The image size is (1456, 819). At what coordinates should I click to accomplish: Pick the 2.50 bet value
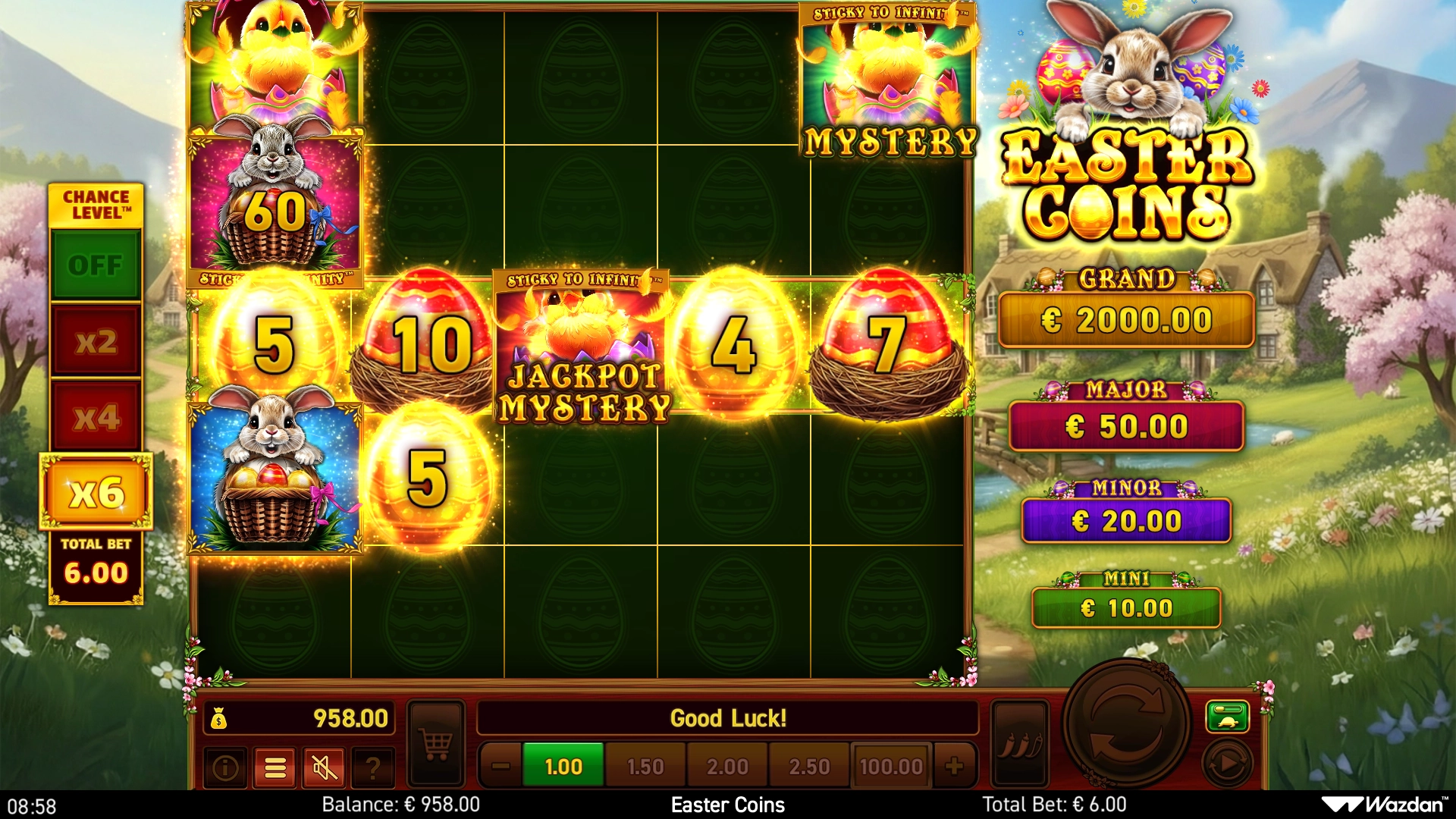click(809, 767)
